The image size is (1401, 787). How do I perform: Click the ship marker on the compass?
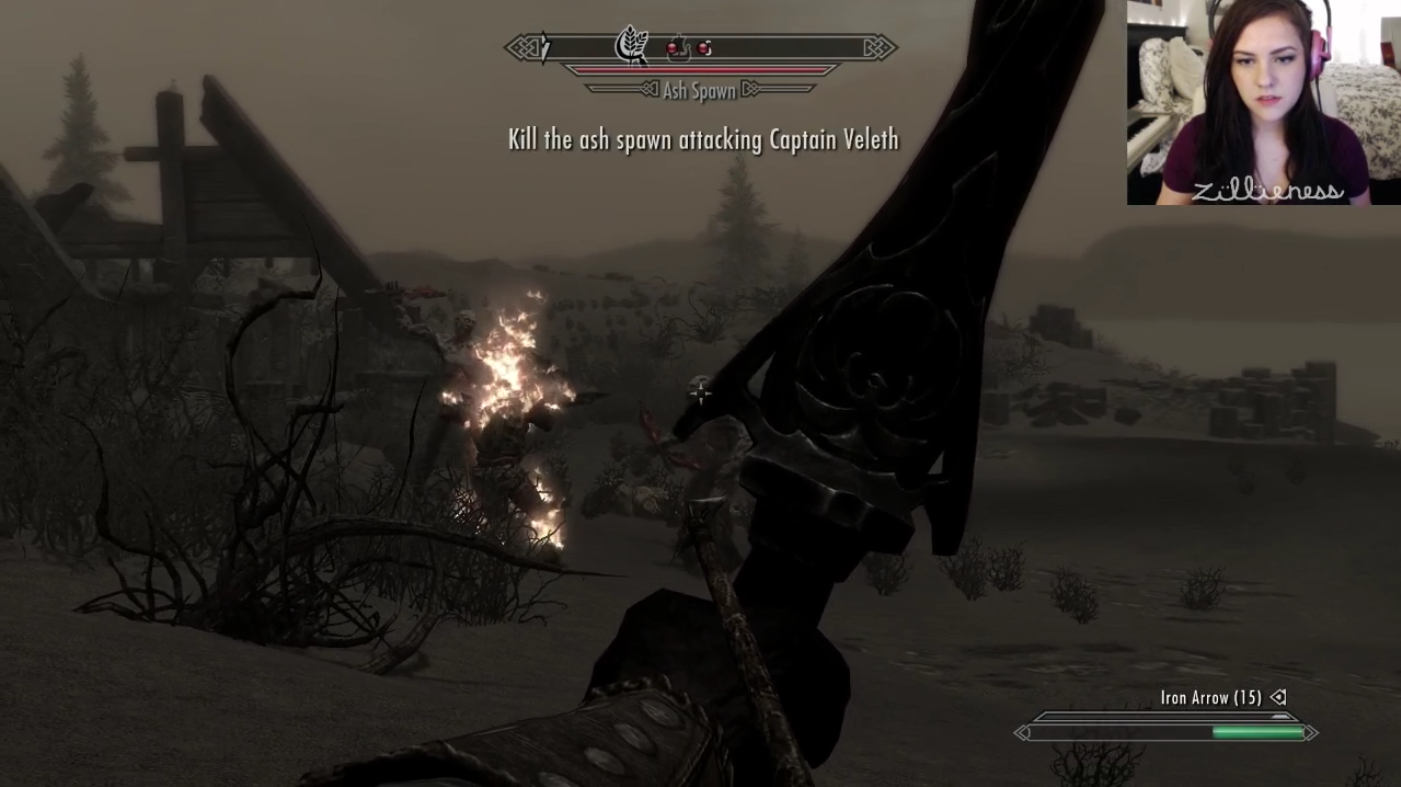(677, 45)
